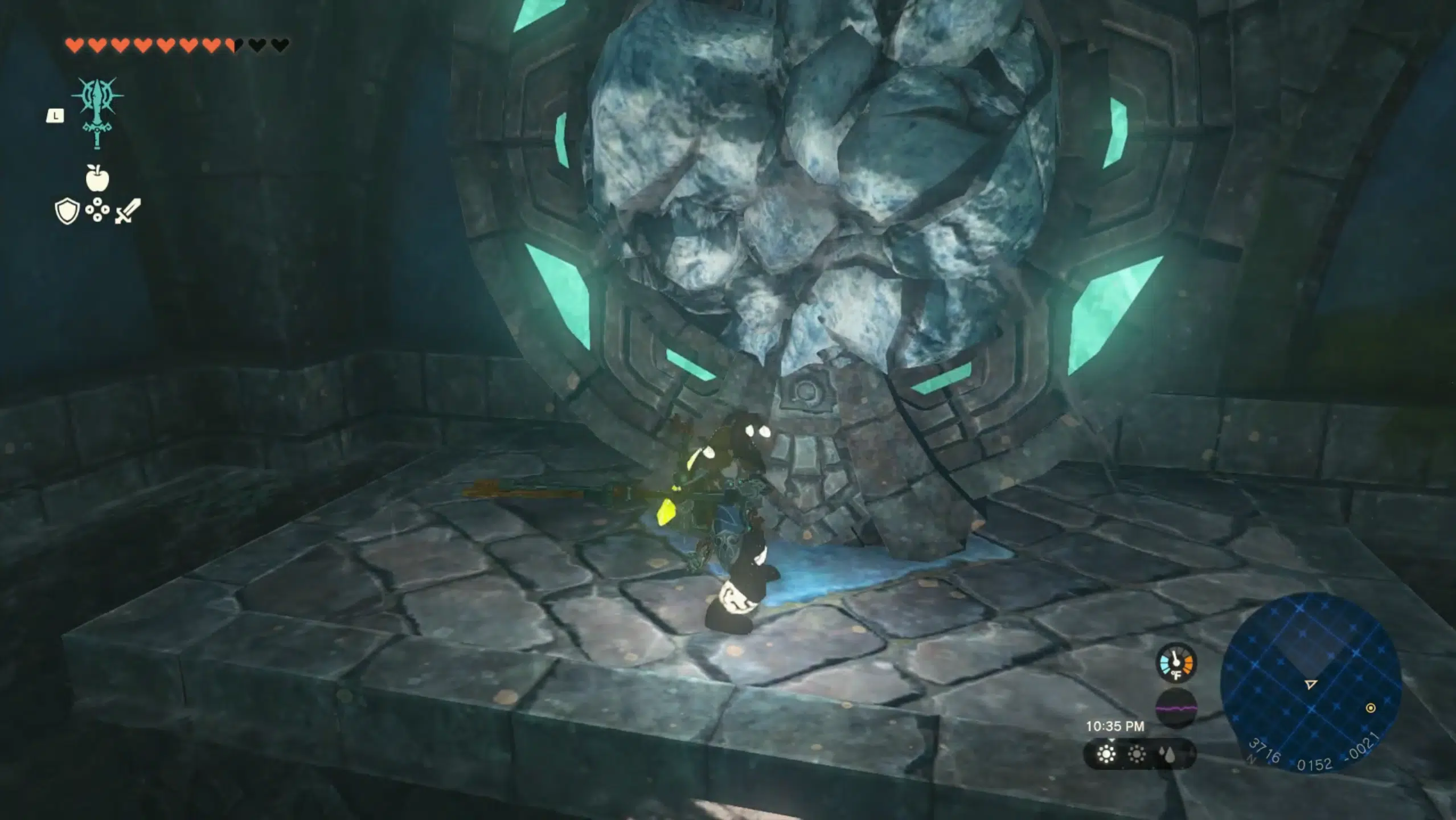This screenshot has height=820, width=1456.
Task: Click the apple food item icon
Action: (97, 179)
